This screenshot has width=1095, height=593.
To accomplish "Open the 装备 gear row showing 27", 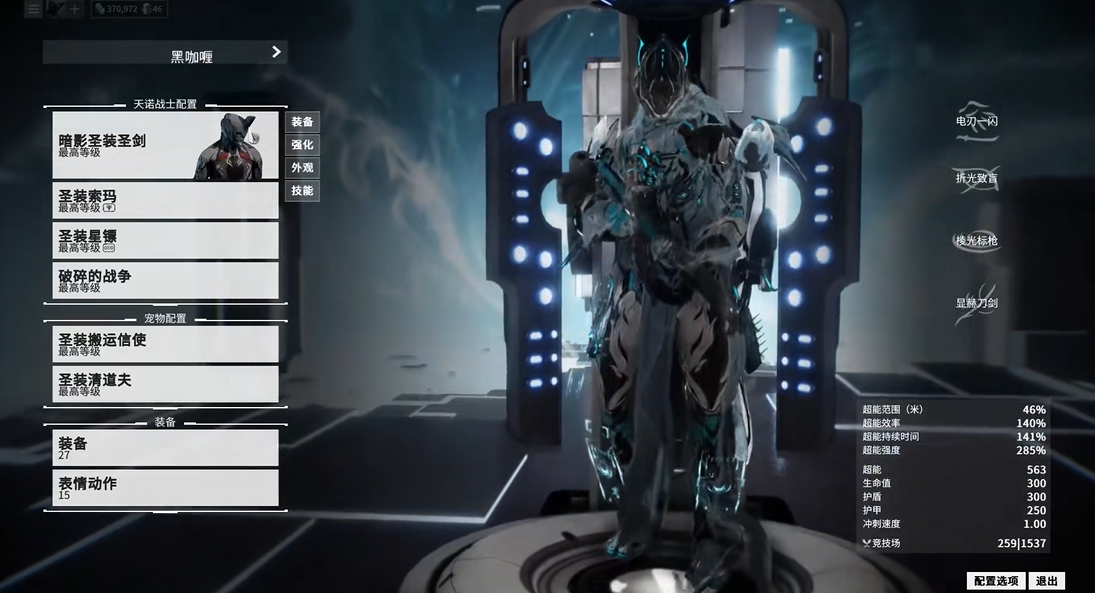I will click(165, 447).
